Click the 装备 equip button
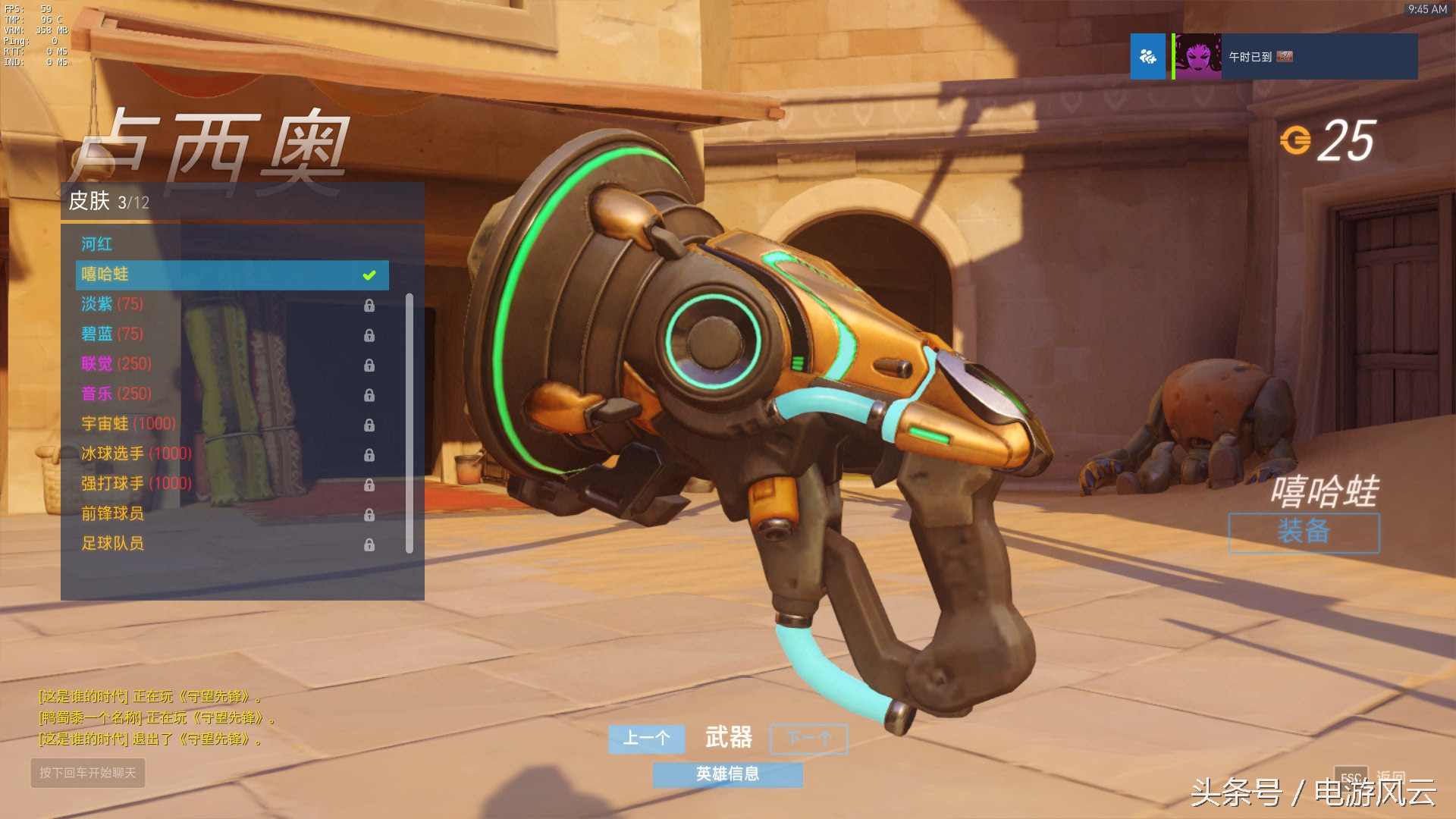The image size is (1456, 819). click(x=1304, y=532)
